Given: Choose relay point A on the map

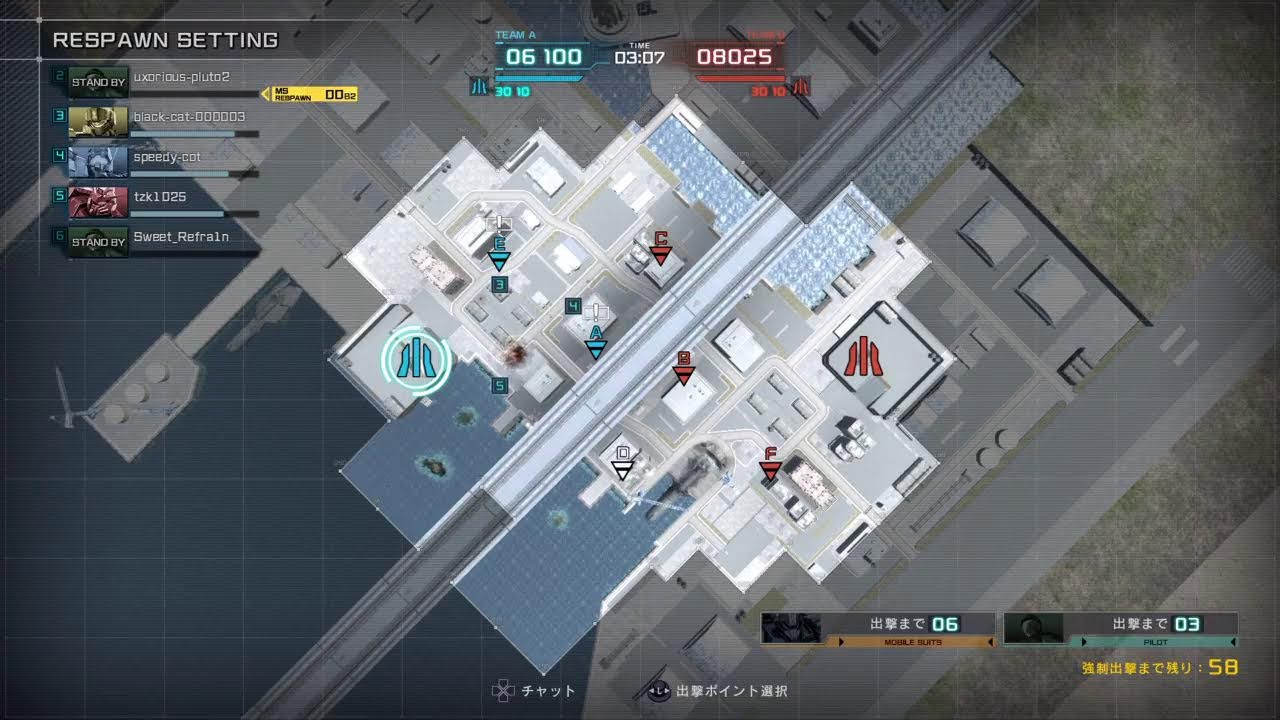Looking at the screenshot, I should 596,343.
